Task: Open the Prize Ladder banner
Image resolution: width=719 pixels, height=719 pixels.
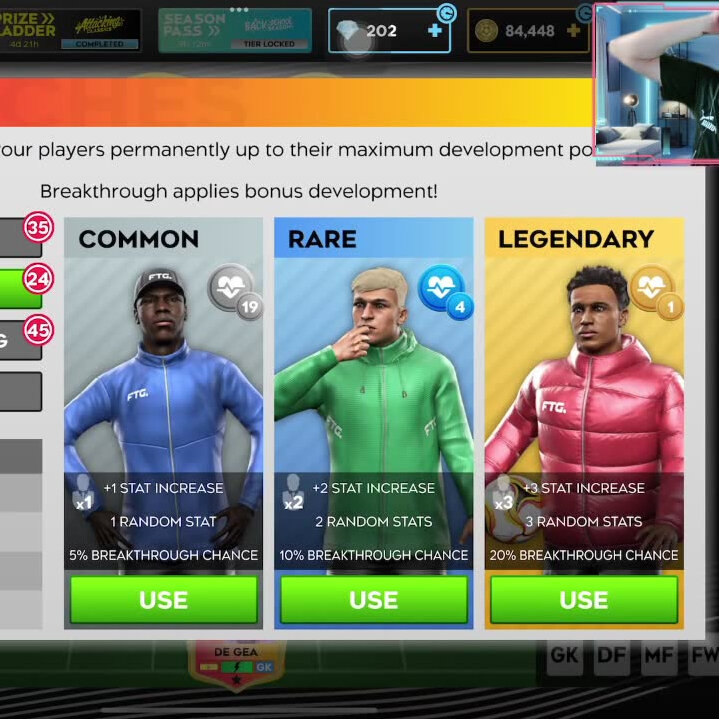Action: click(x=70, y=30)
